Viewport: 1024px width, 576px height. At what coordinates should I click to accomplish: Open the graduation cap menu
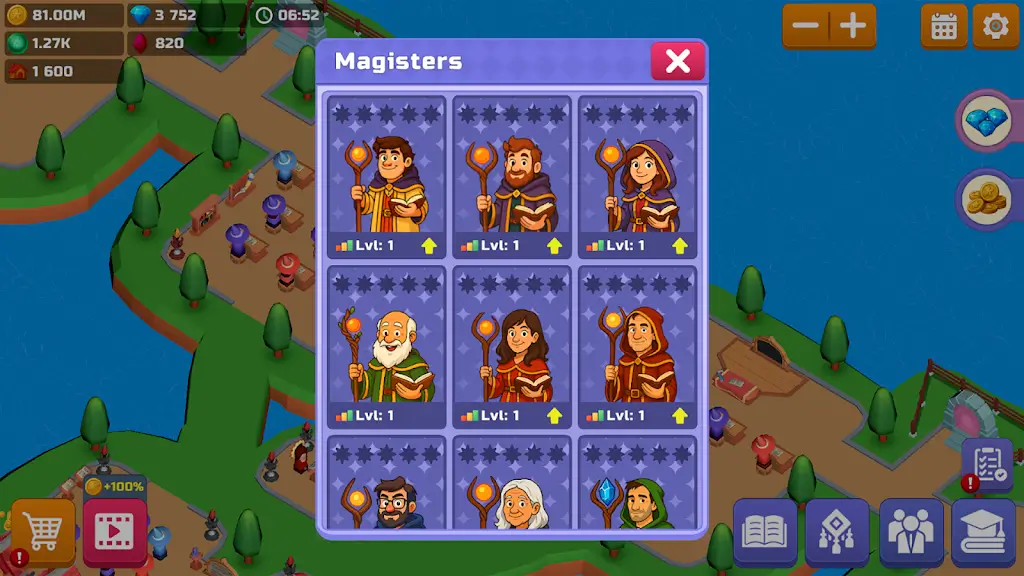[x=984, y=532]
